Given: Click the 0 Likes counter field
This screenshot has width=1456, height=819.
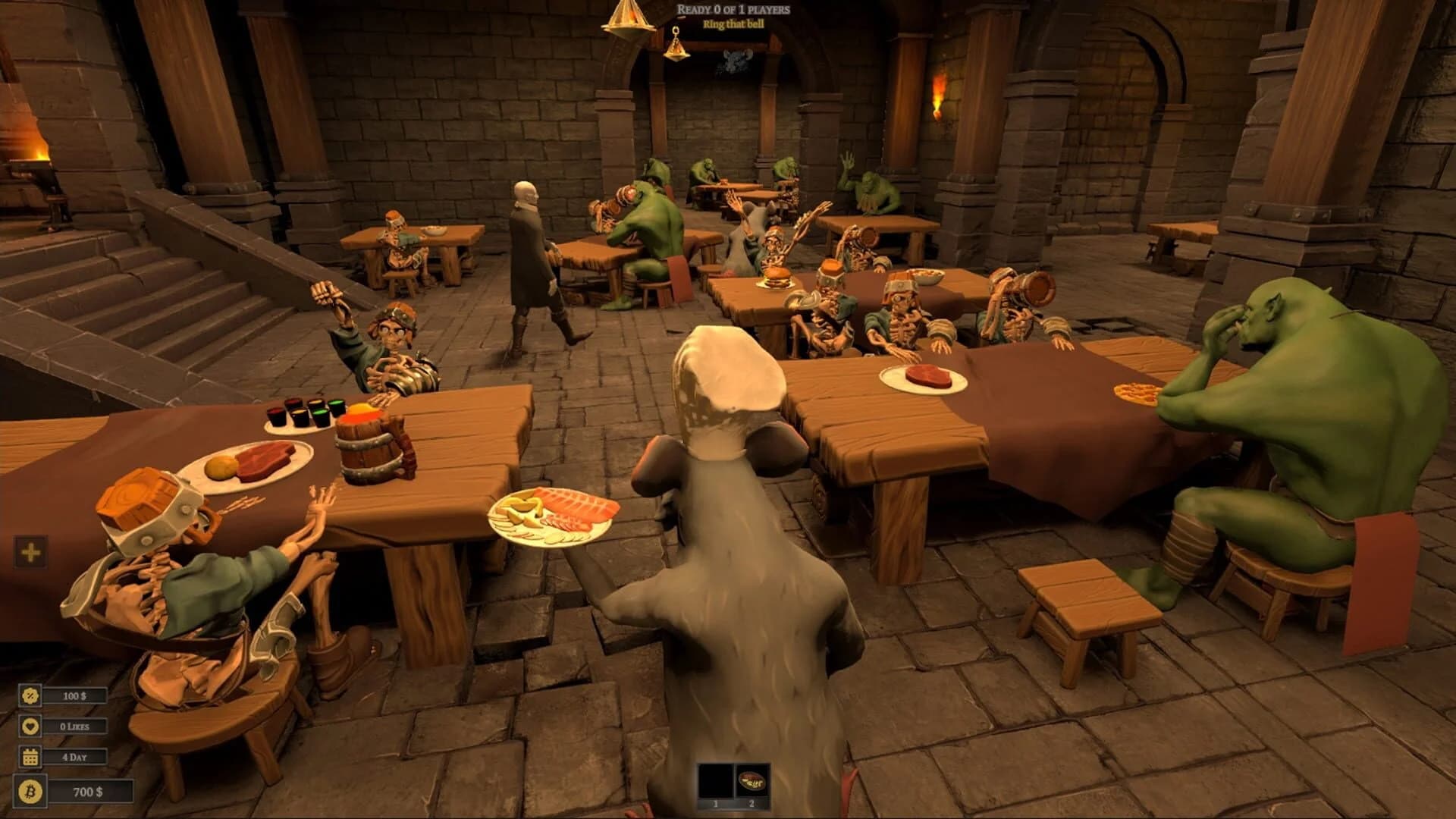Looking at the screenshot, I should click(74, 726).
